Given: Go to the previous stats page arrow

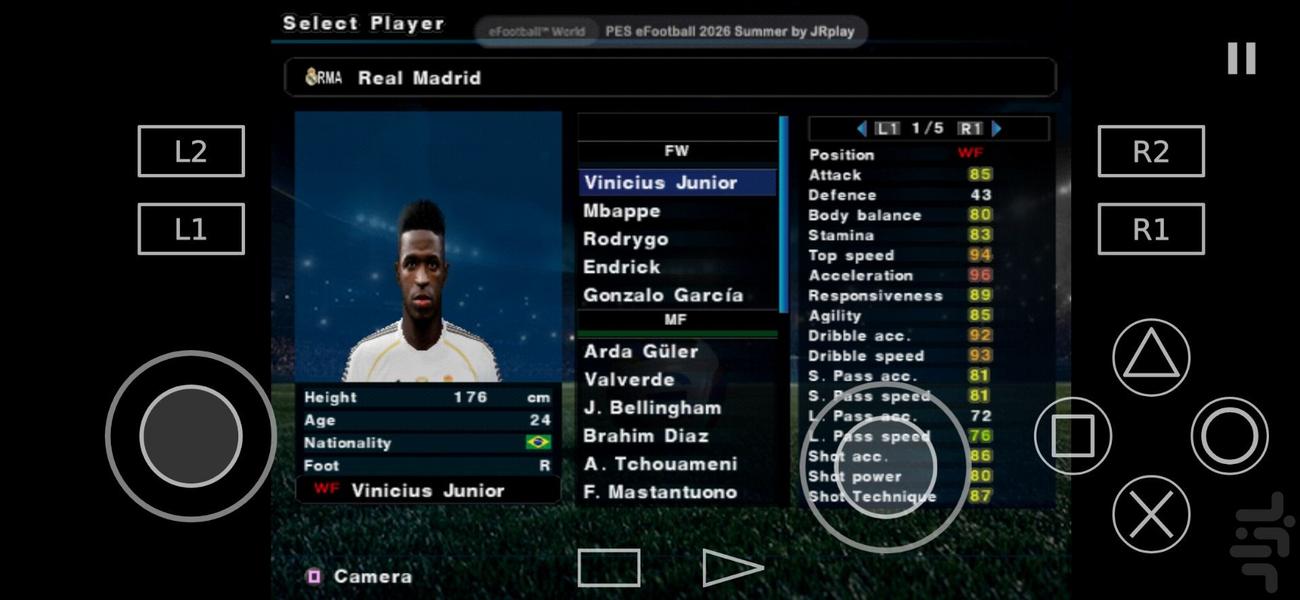Looking at the screenshot, I should (861, 128).
